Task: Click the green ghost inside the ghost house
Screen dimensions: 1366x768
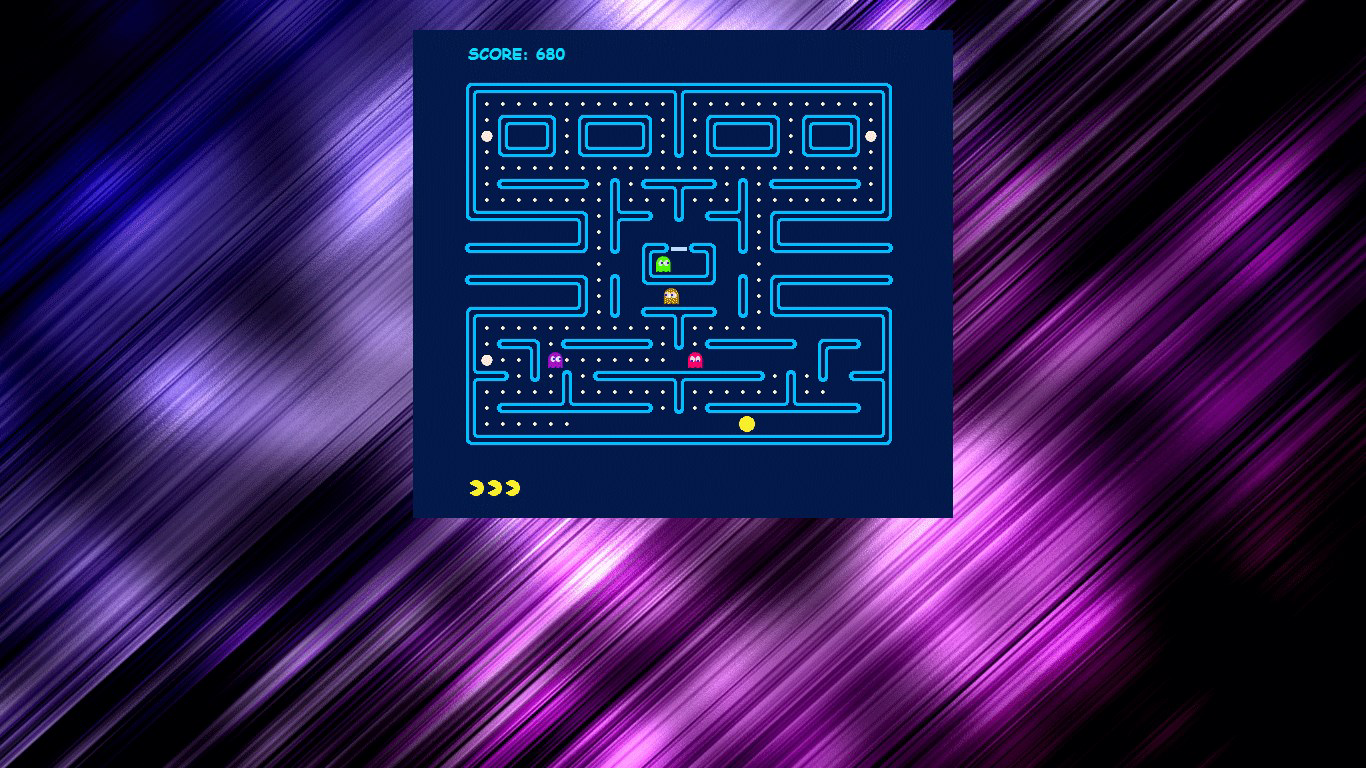Action: [x=662, y=263]
